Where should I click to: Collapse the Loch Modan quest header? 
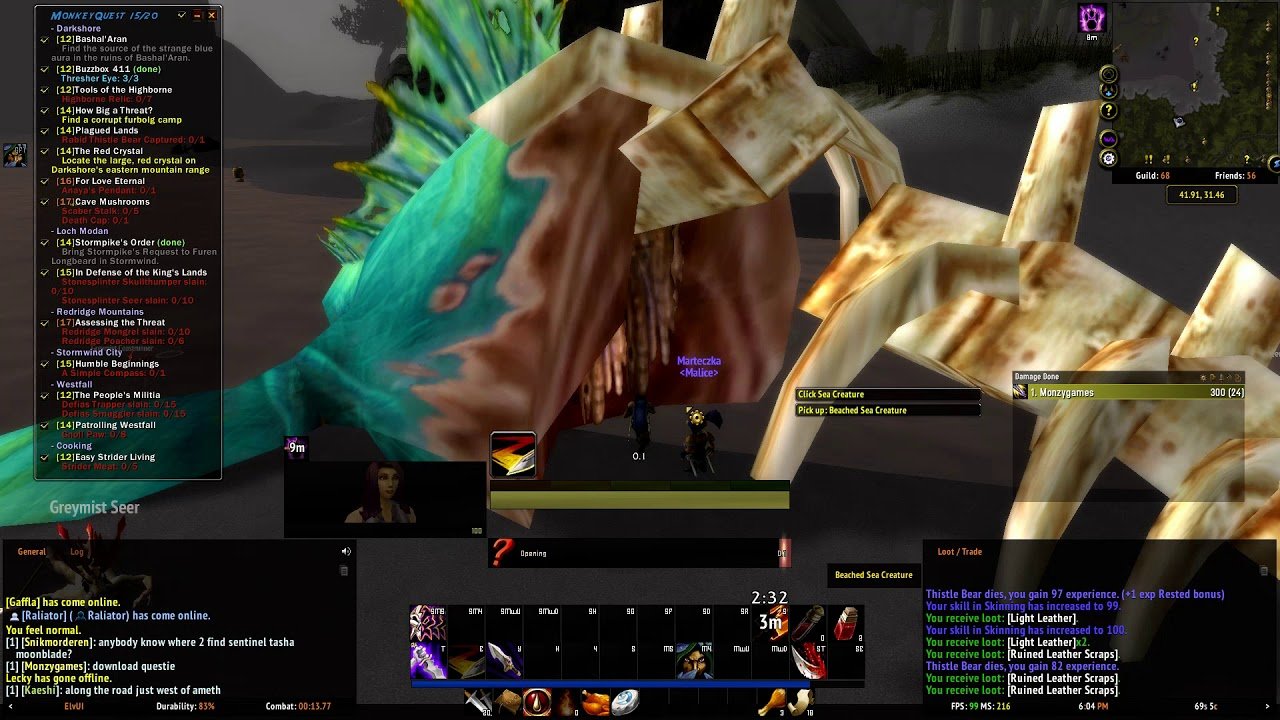point(82,231)
